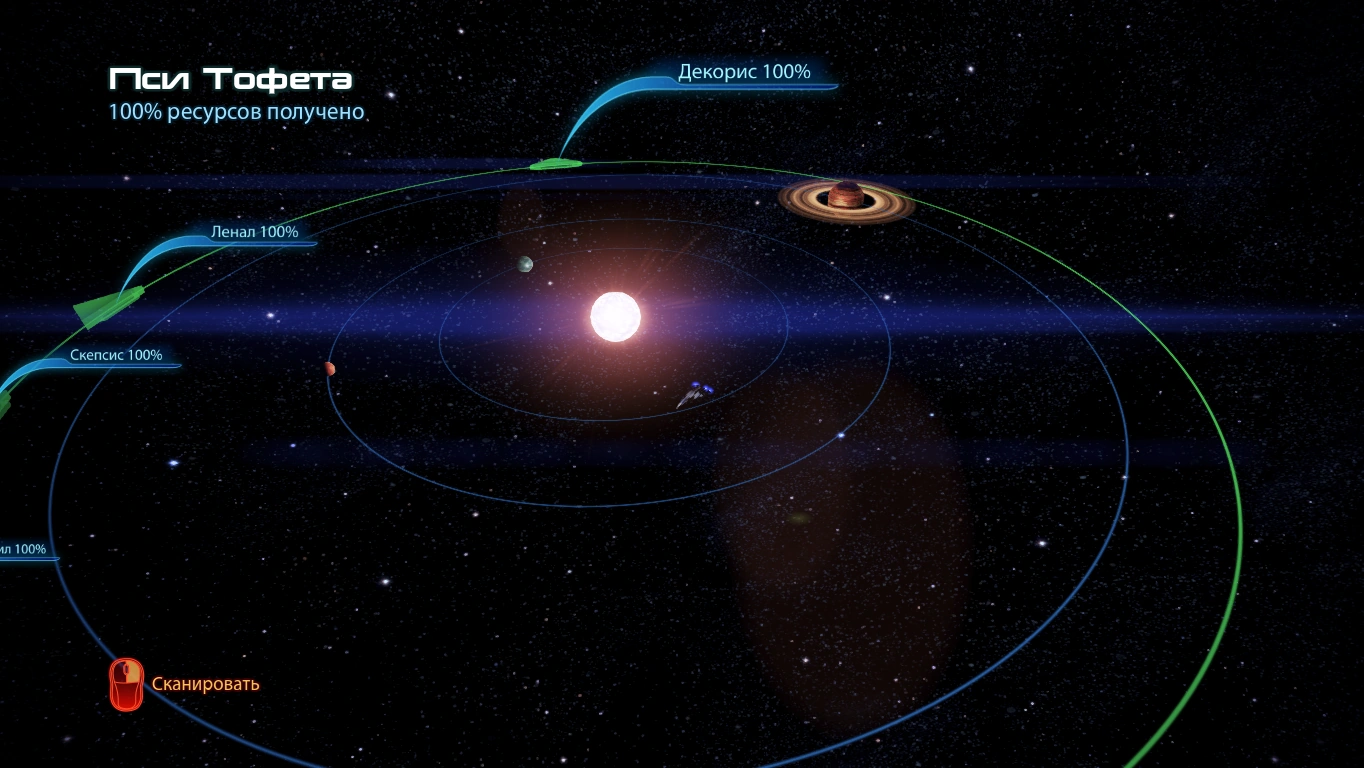Image resolution: width=1364 pixels, height=768 pixels.
Task: Choose the small grey planet near the star
Action: [525, 264]
